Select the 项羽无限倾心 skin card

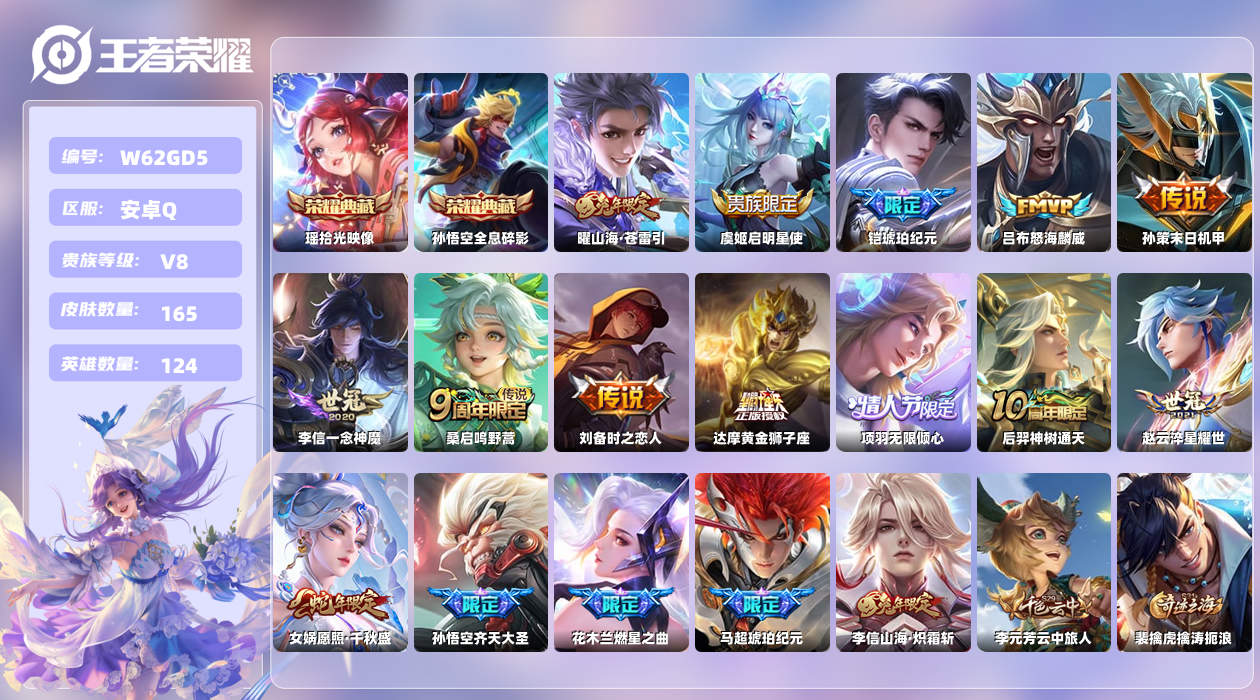tap(903, 362)
